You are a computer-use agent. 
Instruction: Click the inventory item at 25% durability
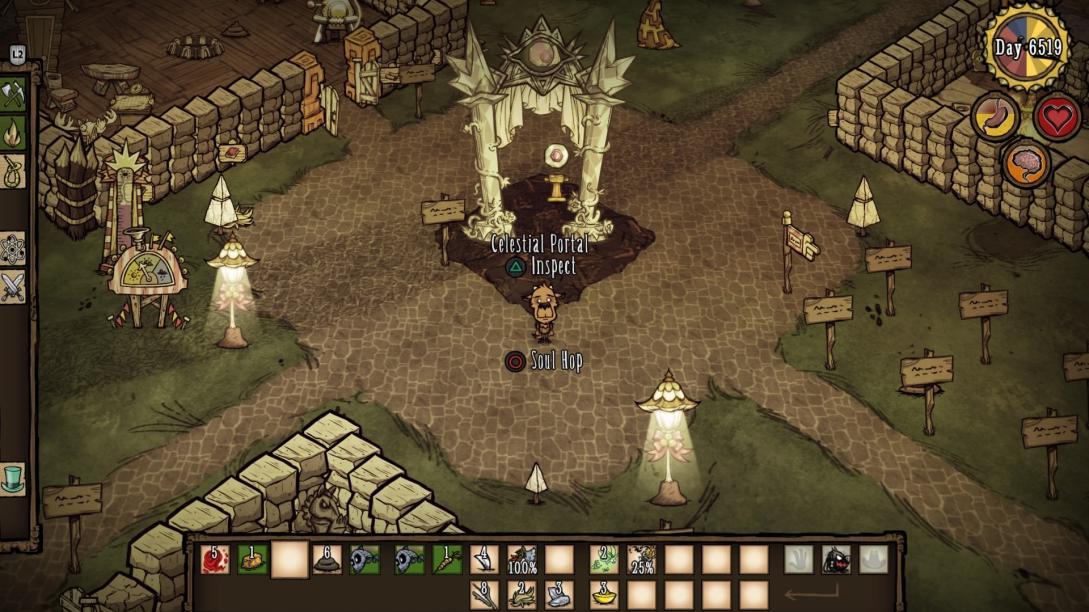pos(641,560)
